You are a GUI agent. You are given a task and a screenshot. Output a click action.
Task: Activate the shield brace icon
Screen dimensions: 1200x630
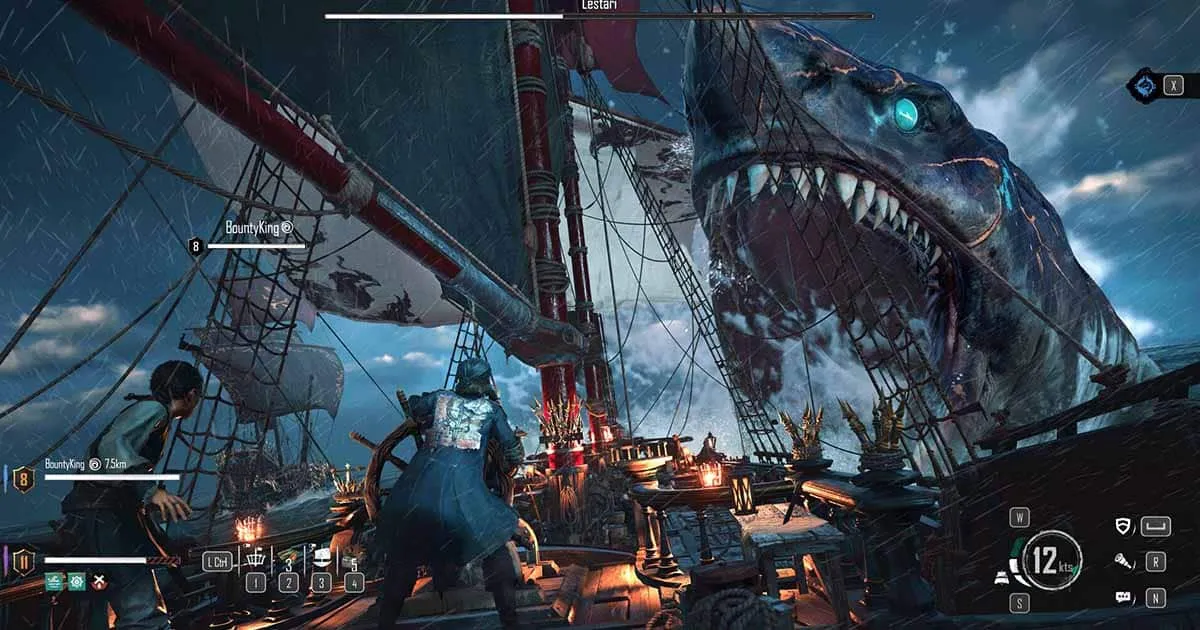pyautogui.click(x=1124, y=526)
